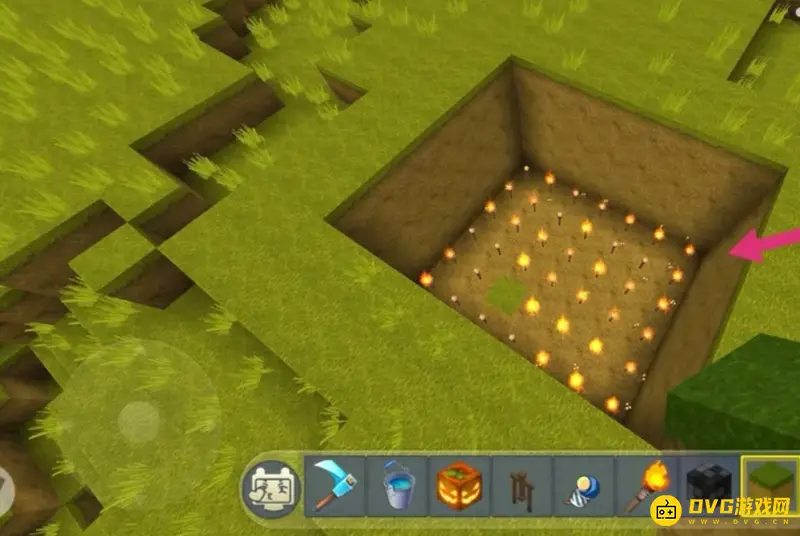Select the water bucket slot
Viewport: 800px width, 536px height.
point(397,487)
